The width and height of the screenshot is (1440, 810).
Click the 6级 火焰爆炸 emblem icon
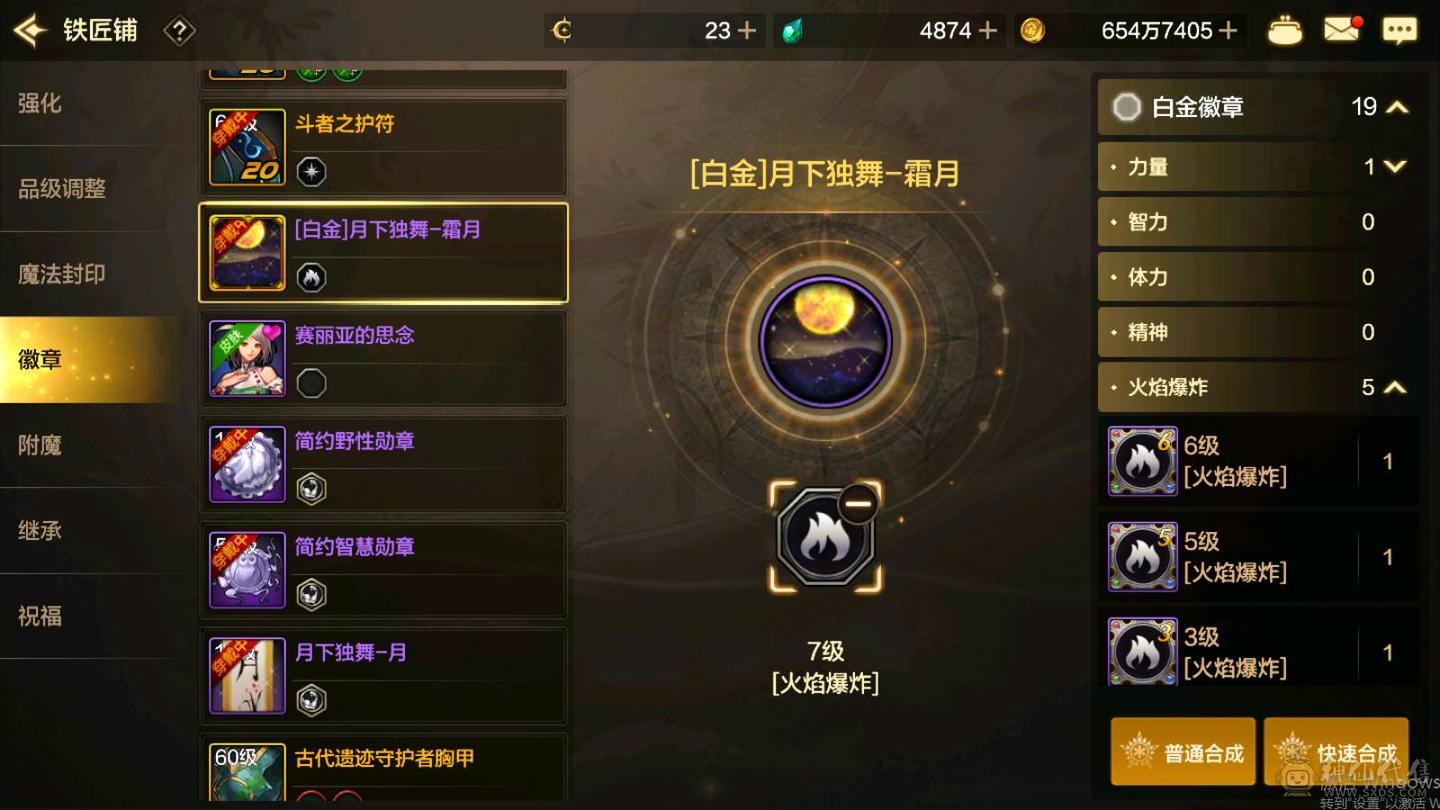click(x=1142, y=461)
